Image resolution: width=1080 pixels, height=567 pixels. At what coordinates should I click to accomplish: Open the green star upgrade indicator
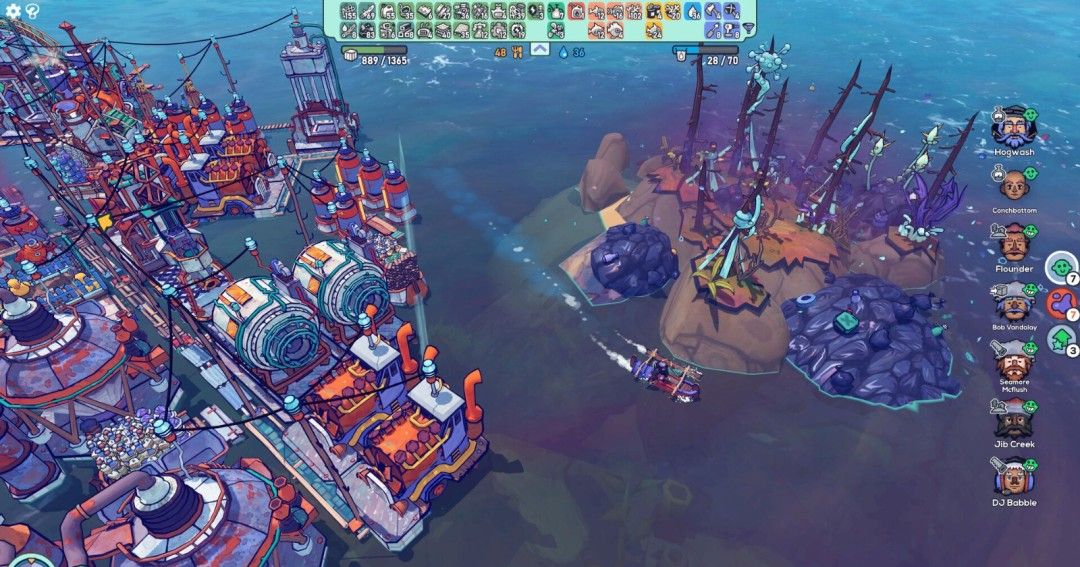(x=1059, y=340)
